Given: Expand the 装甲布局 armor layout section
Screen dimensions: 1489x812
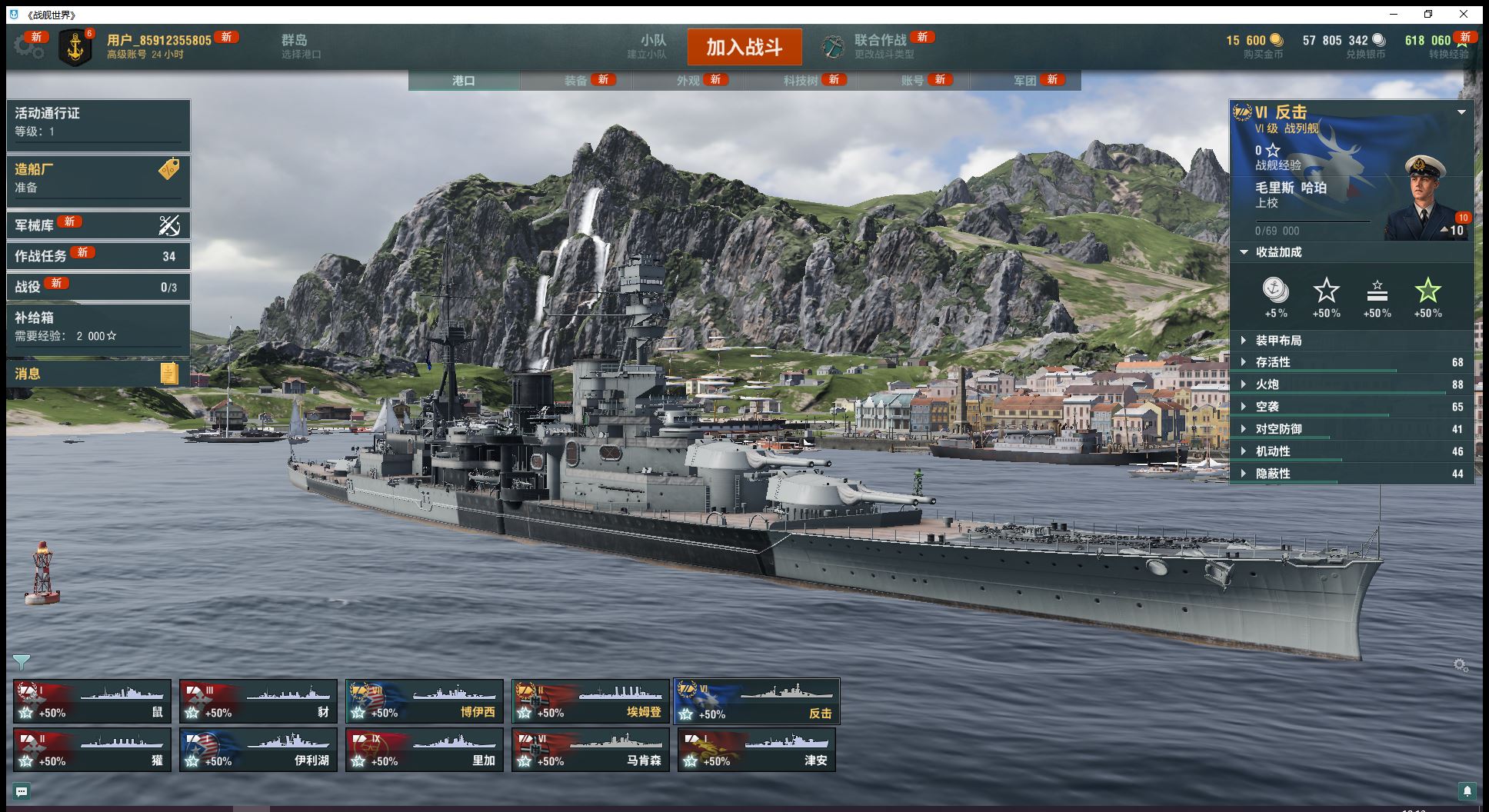Looking at the screenshot, I should click(1278, 340).
